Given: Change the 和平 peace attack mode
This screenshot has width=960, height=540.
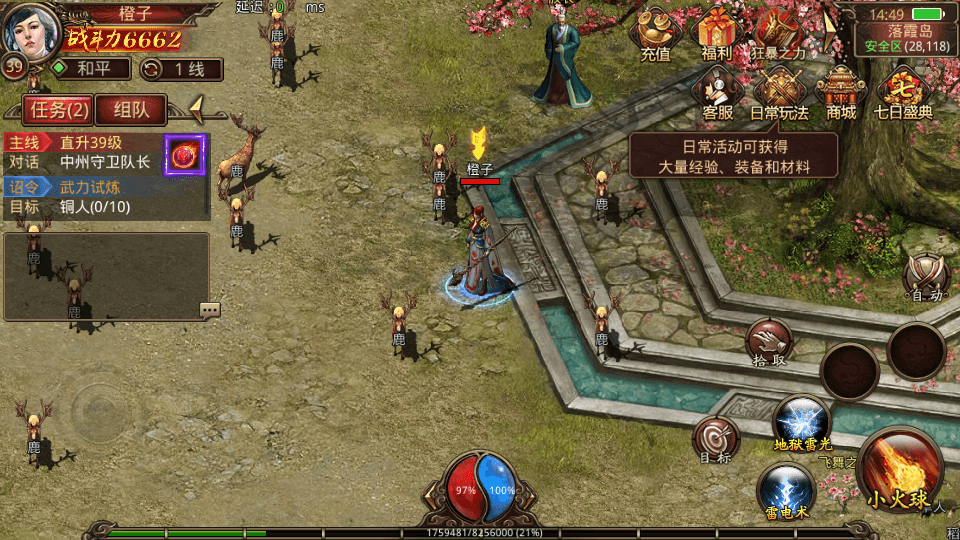Looking at the screenshot, I should 91,69.
